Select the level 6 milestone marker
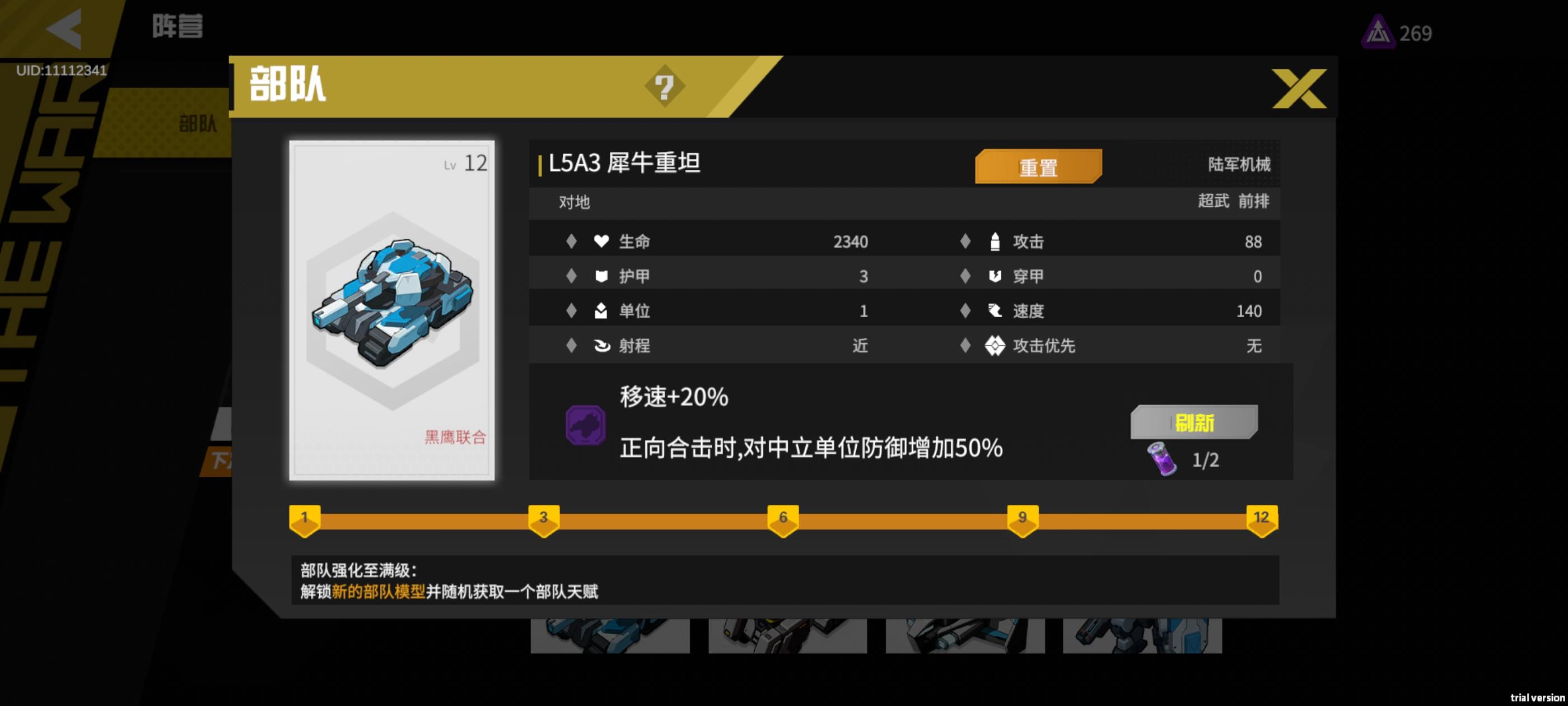This screenshot has width=1568, height=706. [x=783, y=519]
